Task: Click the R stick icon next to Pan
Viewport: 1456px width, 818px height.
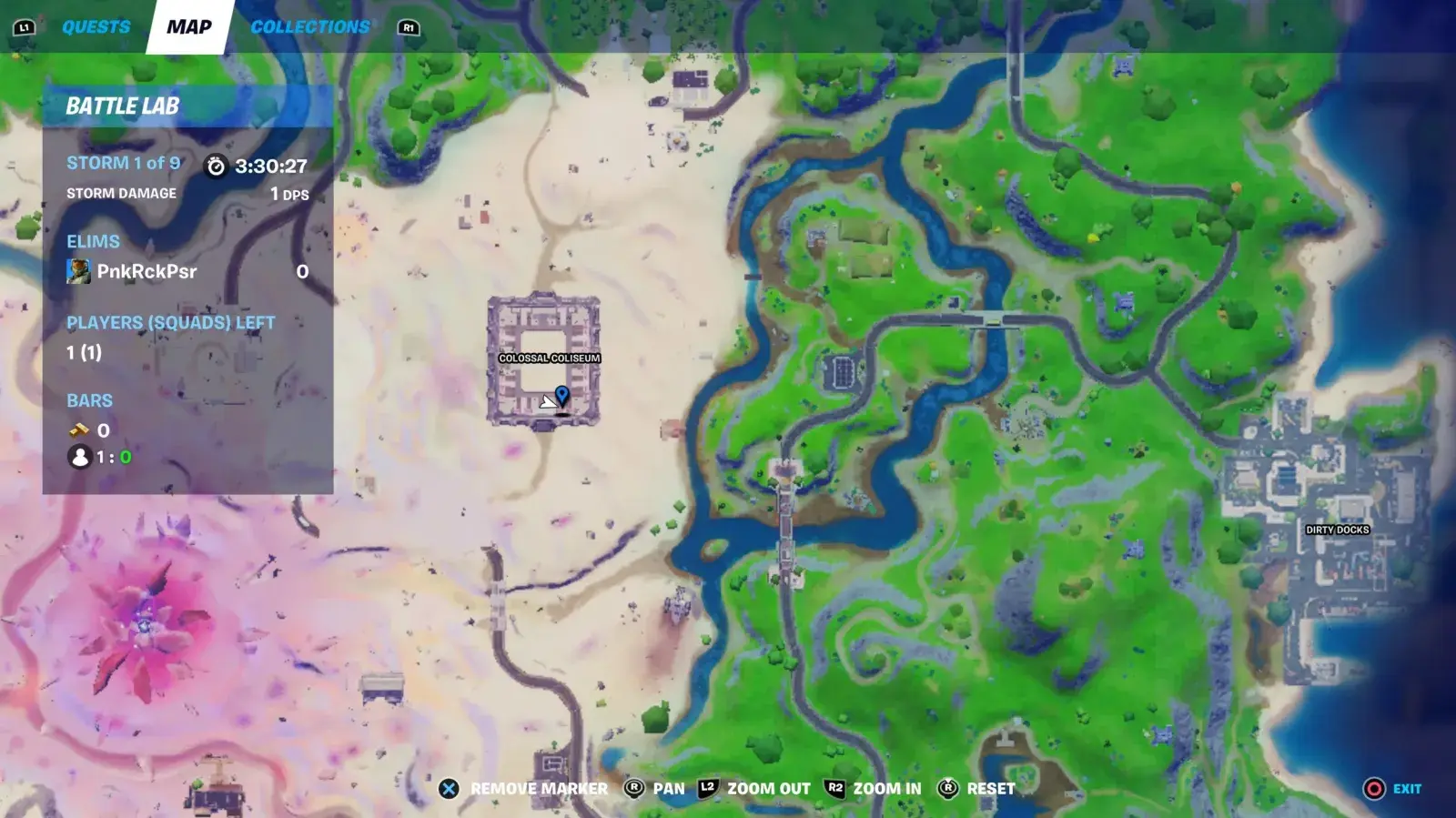Action: [x=632, y=789]
